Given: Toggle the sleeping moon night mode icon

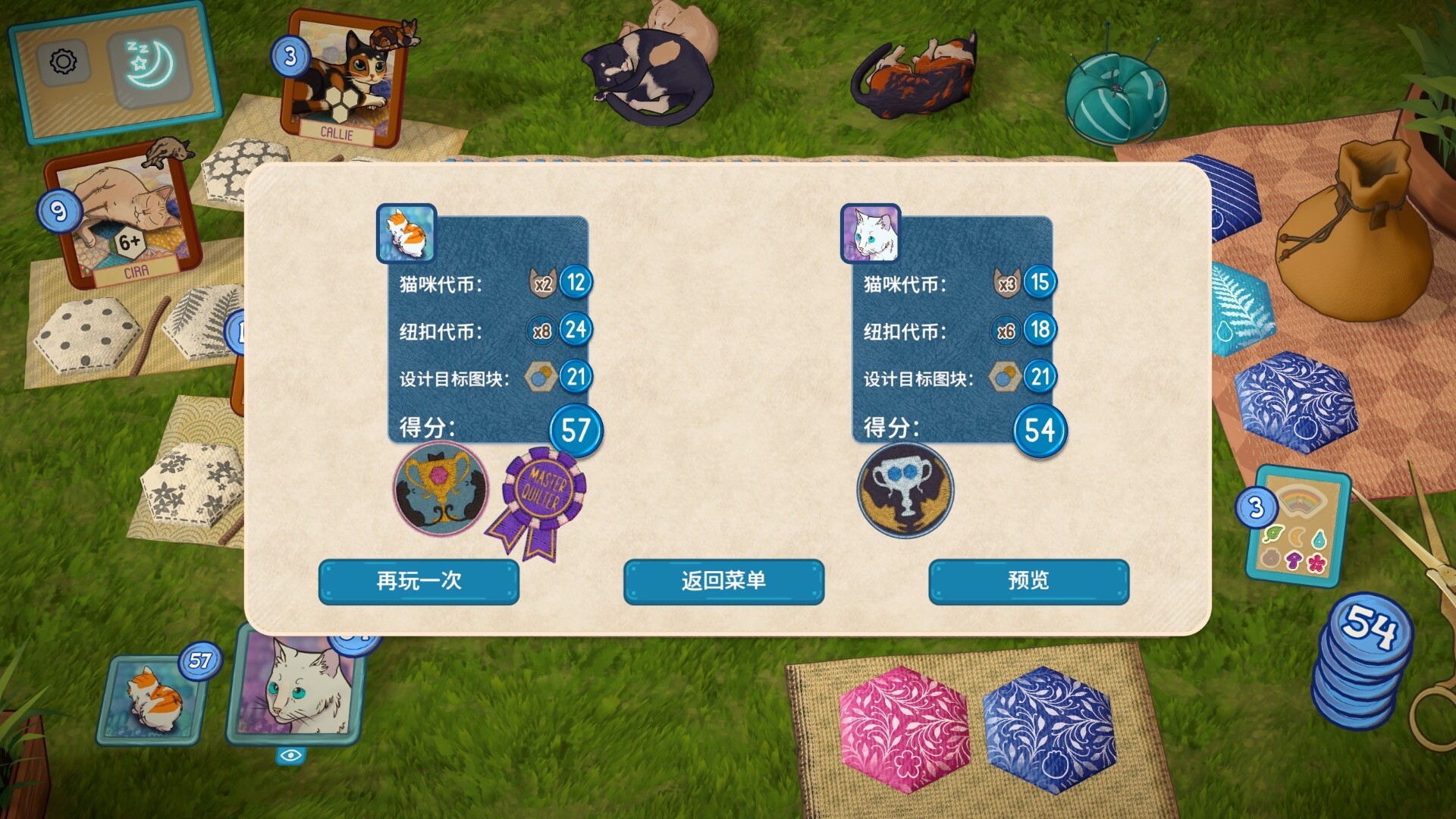Looking at the screenshot, I should [x=150, y=64].
